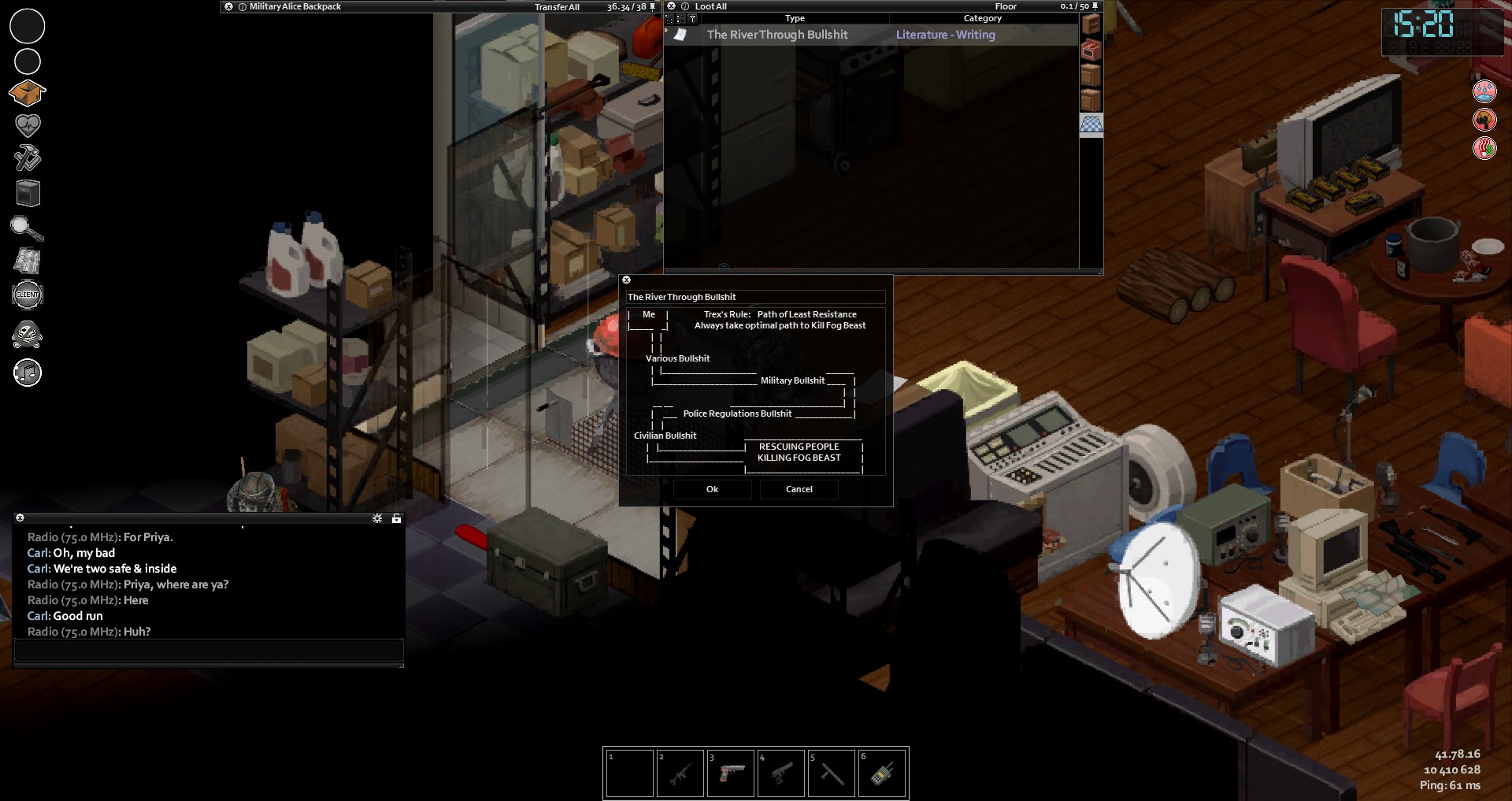The width and height of the screenshot is (1512, 801).
Task: Open the folded map icon
Action: point(28,261)
